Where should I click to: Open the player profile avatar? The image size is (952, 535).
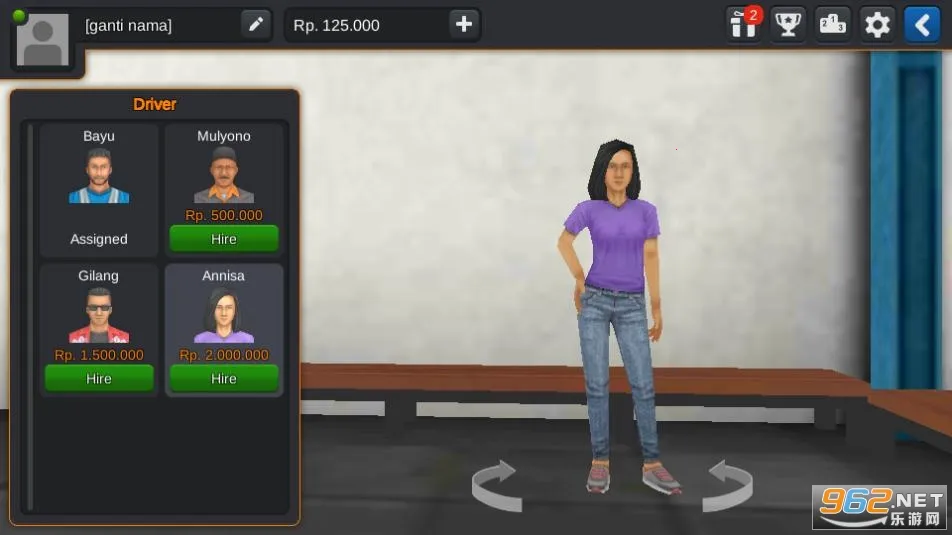pyautogui.click(x=43, y=40)
